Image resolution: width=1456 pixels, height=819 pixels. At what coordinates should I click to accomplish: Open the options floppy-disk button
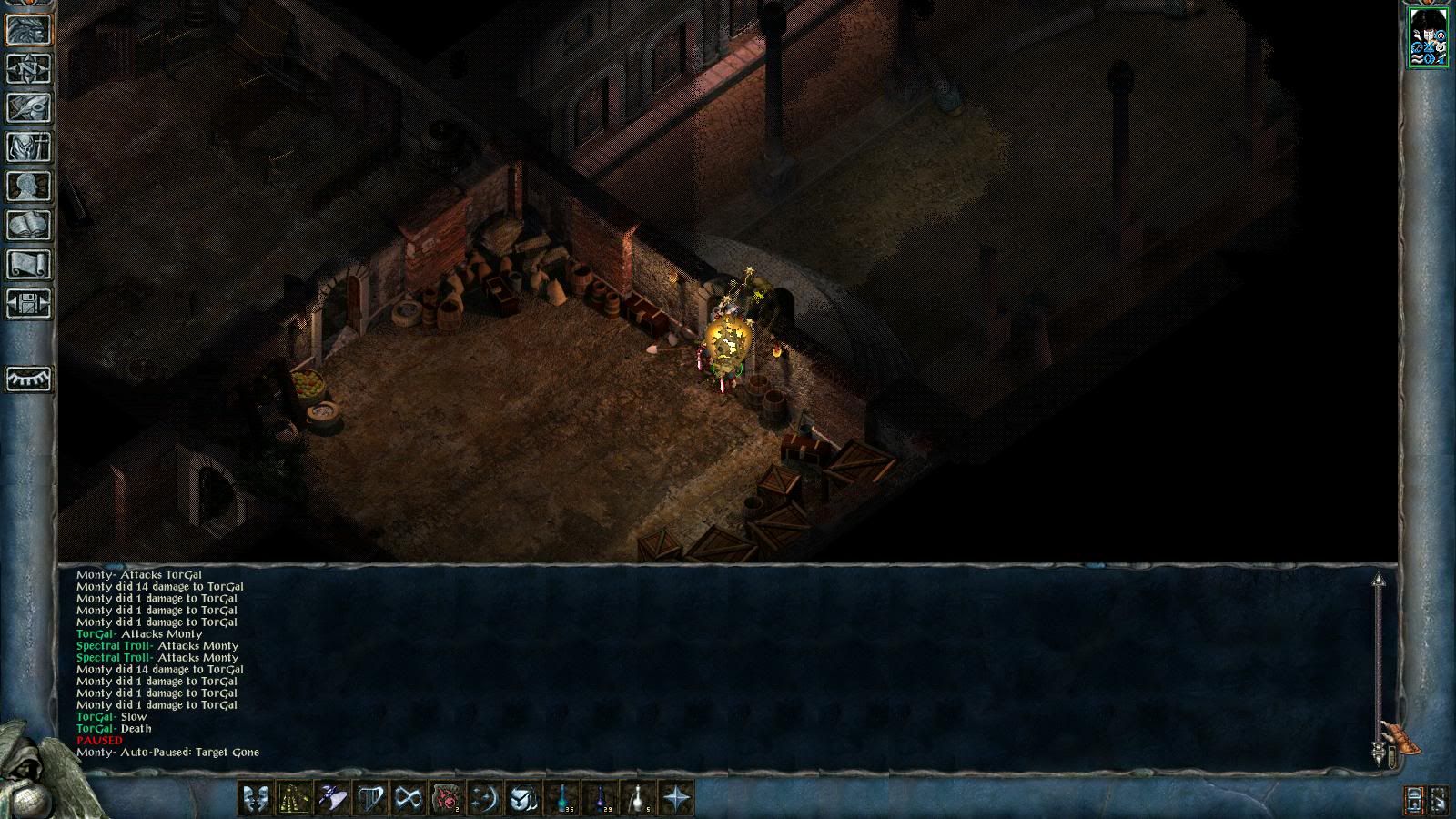pos(29,303)
